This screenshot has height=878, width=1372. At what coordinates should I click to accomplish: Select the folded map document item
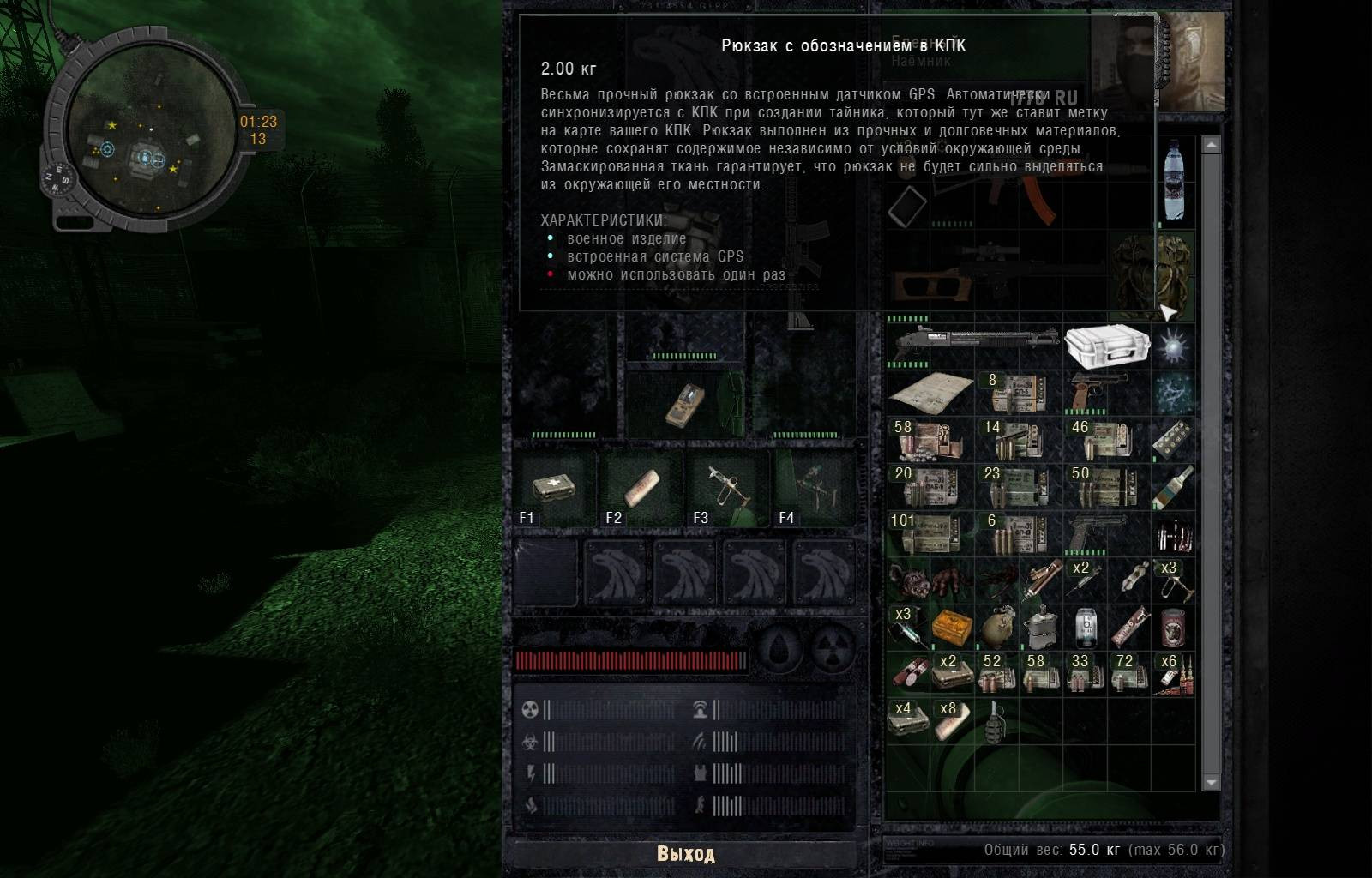[930, 394]
